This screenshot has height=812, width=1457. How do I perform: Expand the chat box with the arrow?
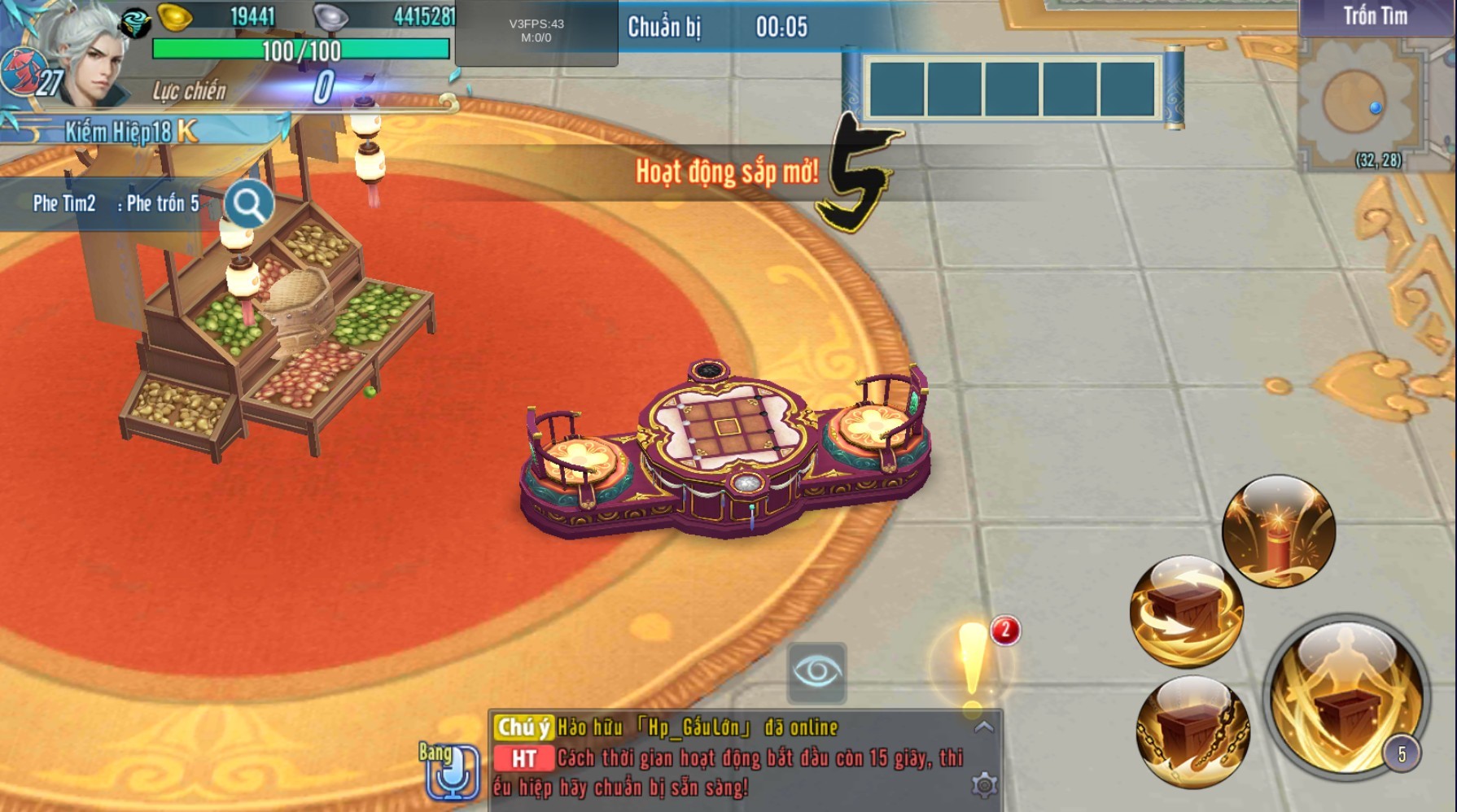click(x=984, y=727)
